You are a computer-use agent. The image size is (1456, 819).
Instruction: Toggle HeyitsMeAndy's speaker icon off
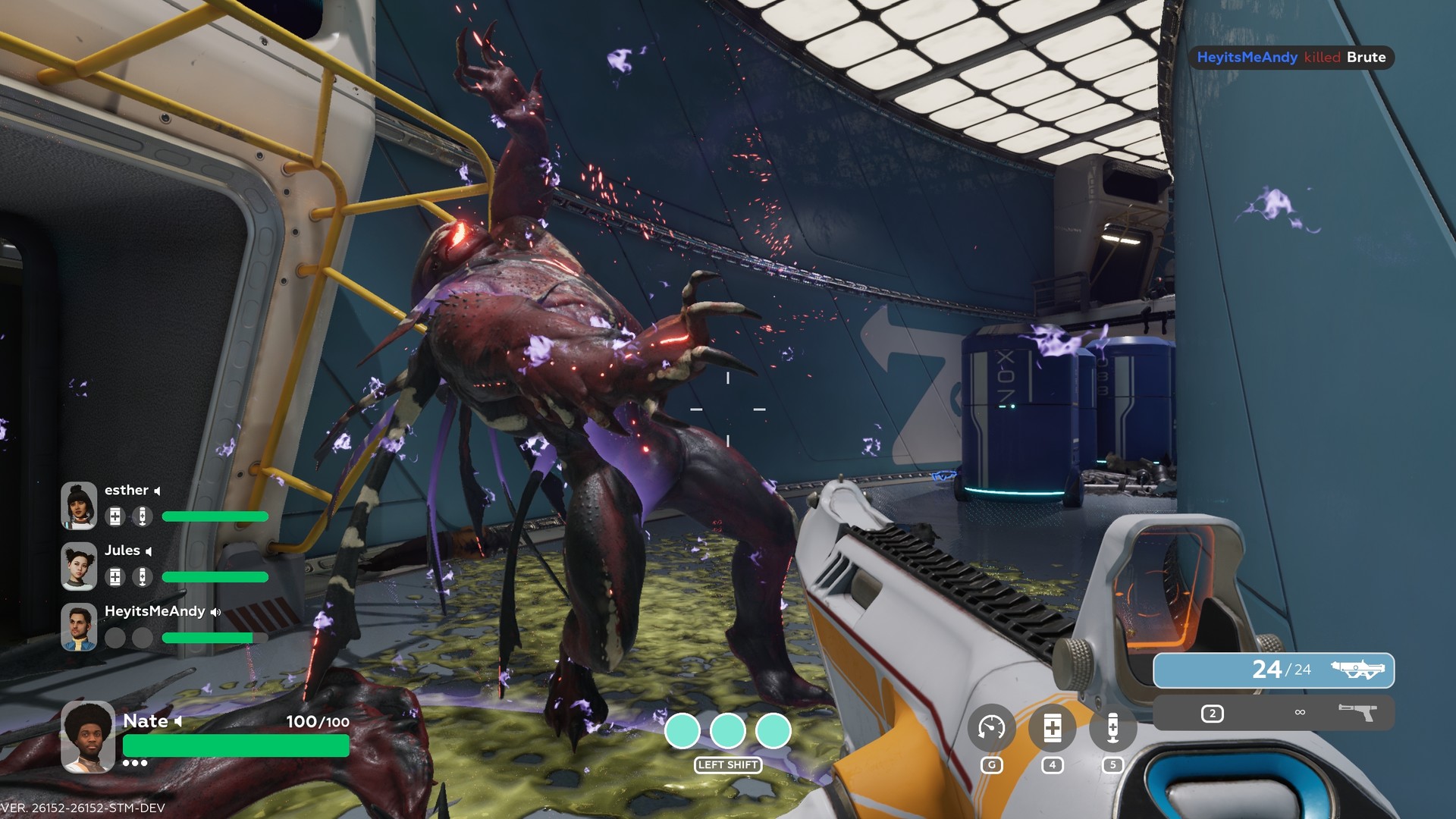[216, 611]
